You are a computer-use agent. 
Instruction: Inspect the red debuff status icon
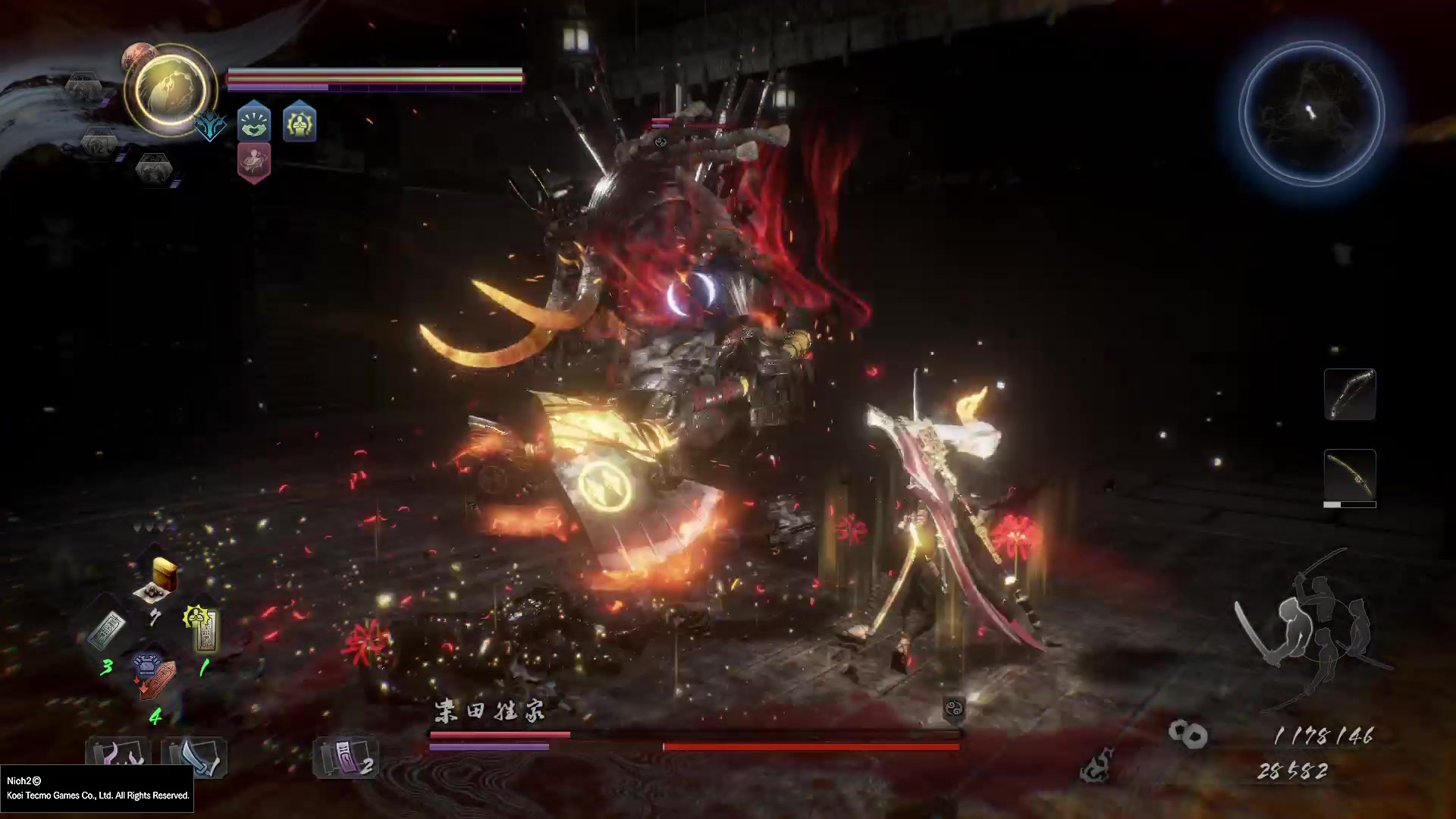click(x=254, y=163)
